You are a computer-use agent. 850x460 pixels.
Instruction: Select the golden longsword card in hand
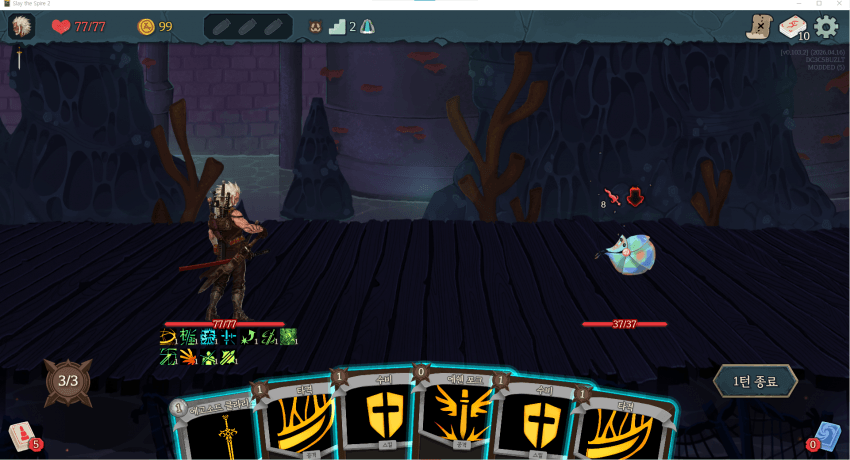coord(213,430)
